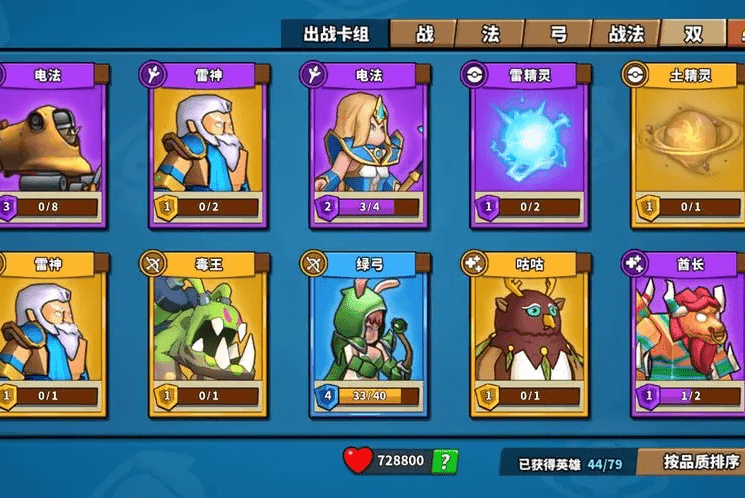Open the 酋长 chieftain card
The height and width of the screenshot is (498, 745).
tap(688, 333)
